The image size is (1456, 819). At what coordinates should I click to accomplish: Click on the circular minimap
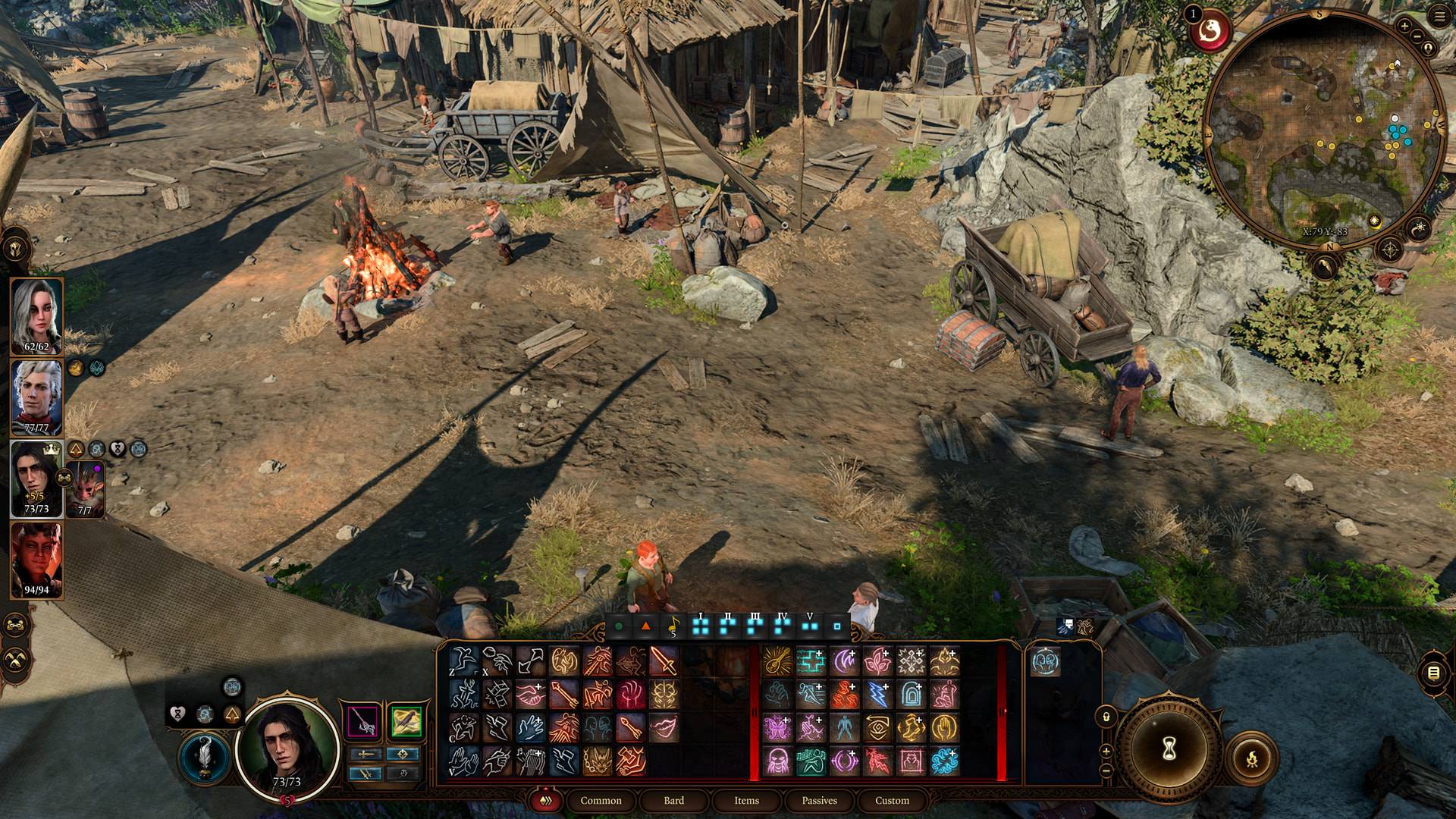(1323, 129)
